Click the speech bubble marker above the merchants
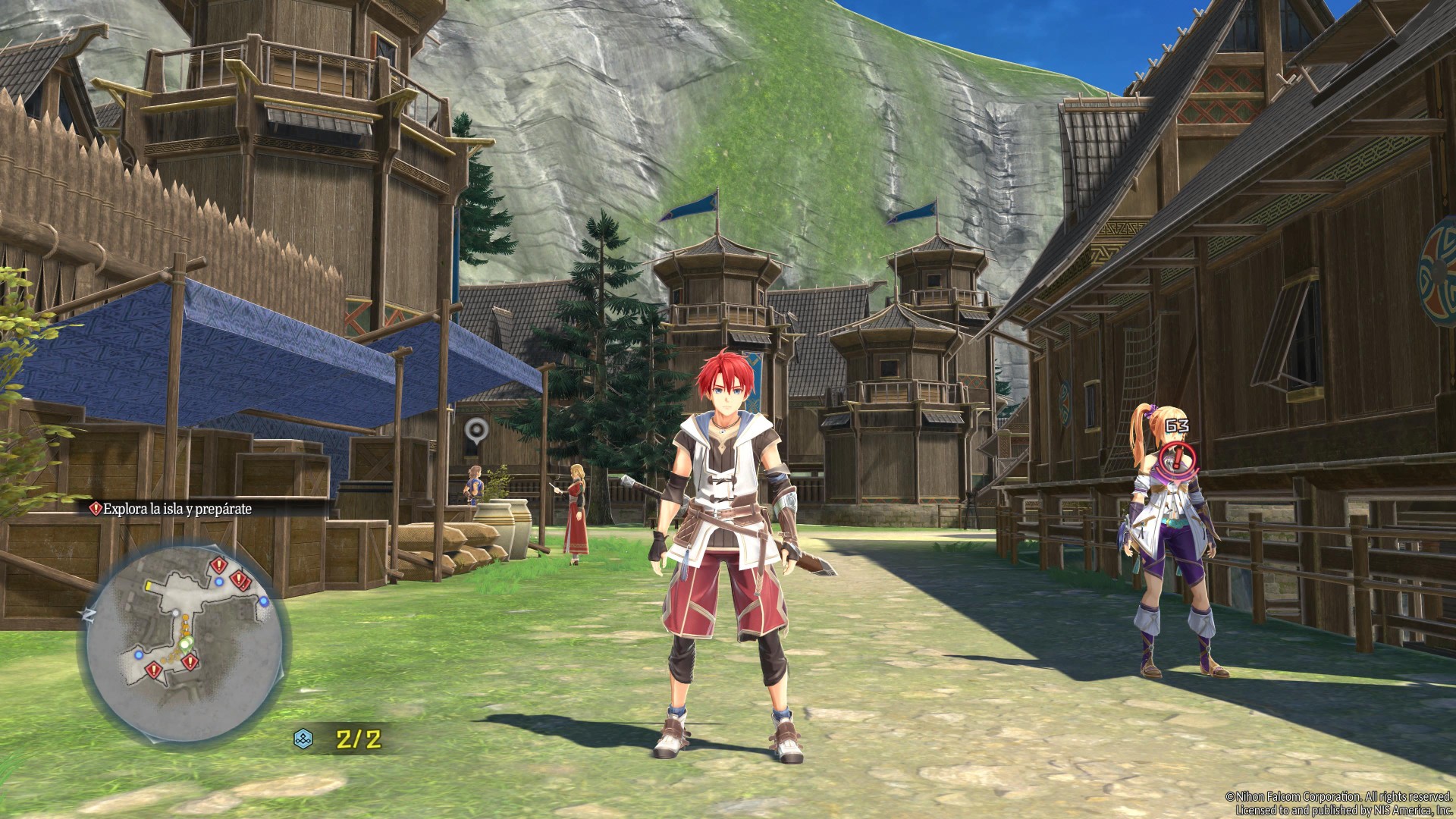Image resolution: width=1456 pixels, height=819 pixels. (x=475, y=430)
